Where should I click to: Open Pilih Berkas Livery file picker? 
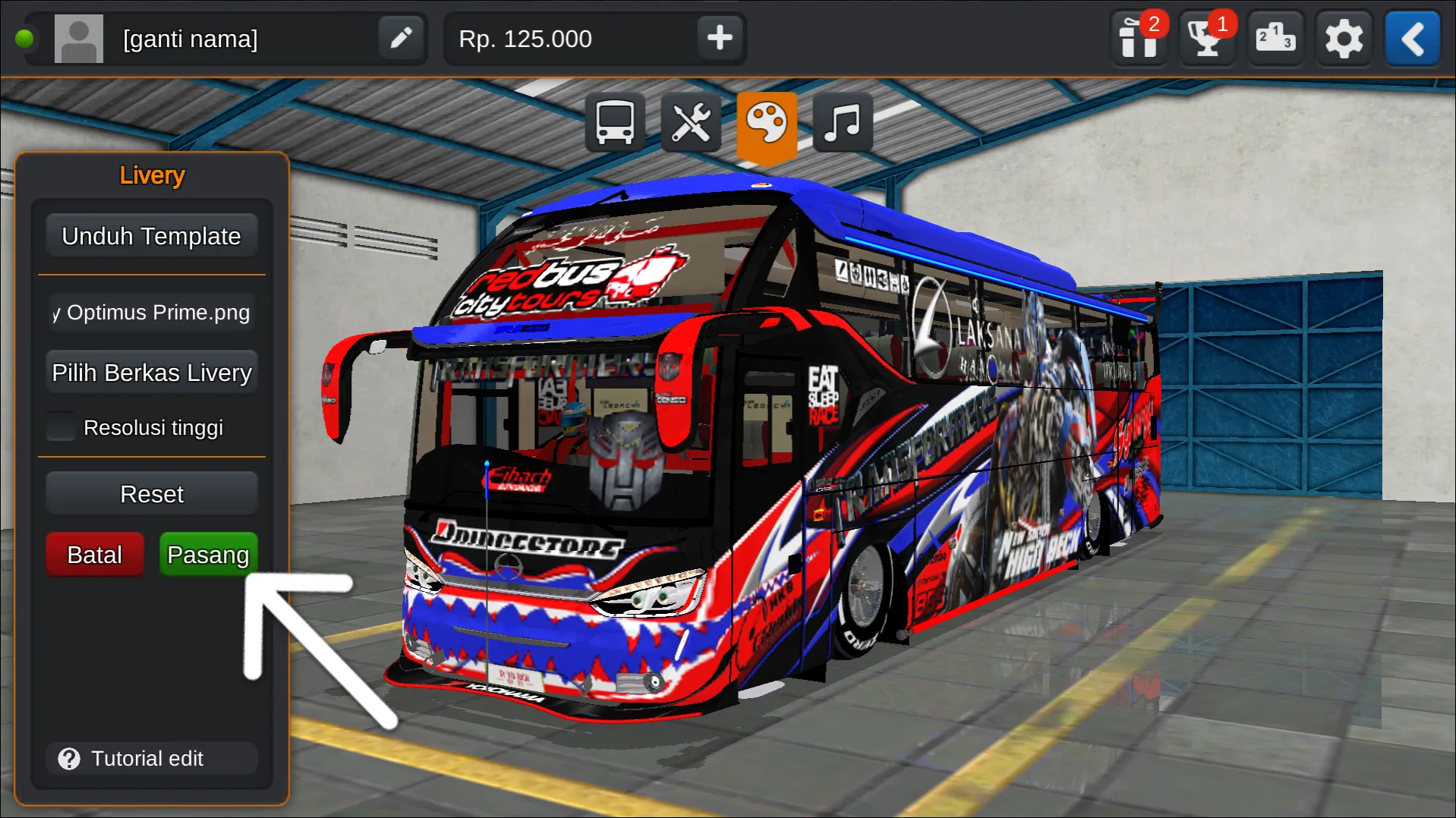pyautogui.click(x=151, y=372)
